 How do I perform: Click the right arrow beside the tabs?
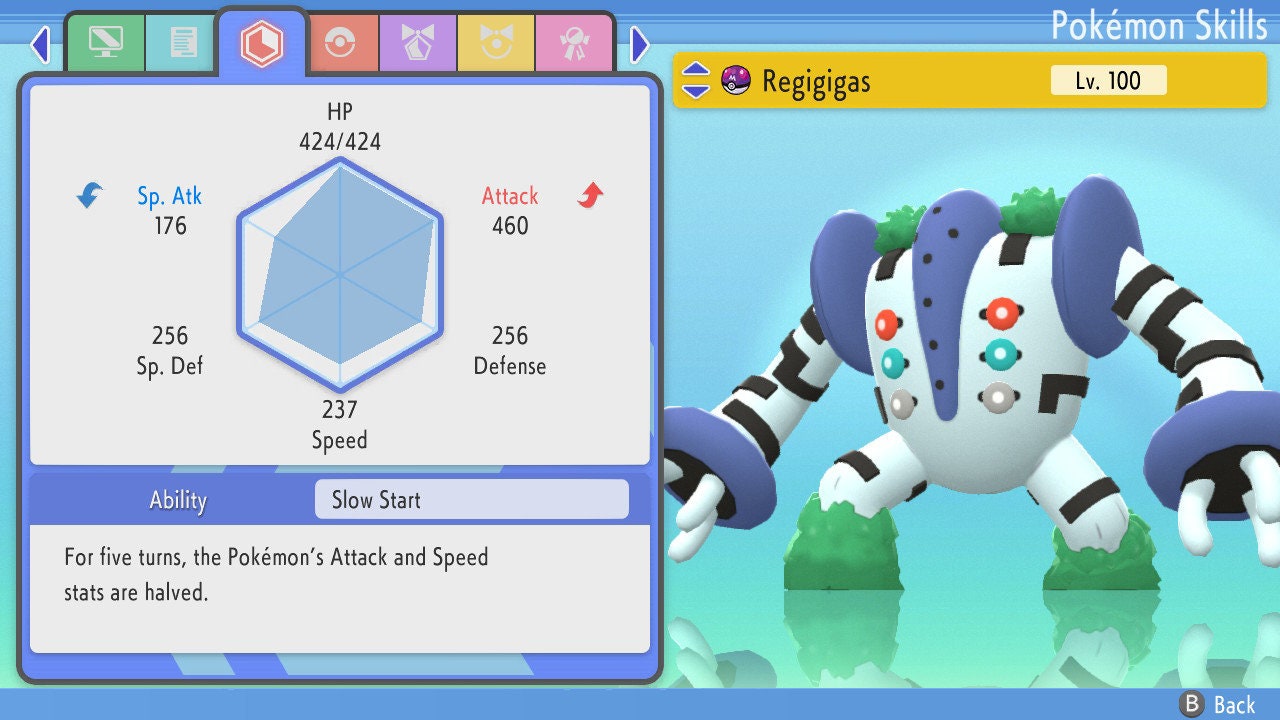(x=640, y=44)
